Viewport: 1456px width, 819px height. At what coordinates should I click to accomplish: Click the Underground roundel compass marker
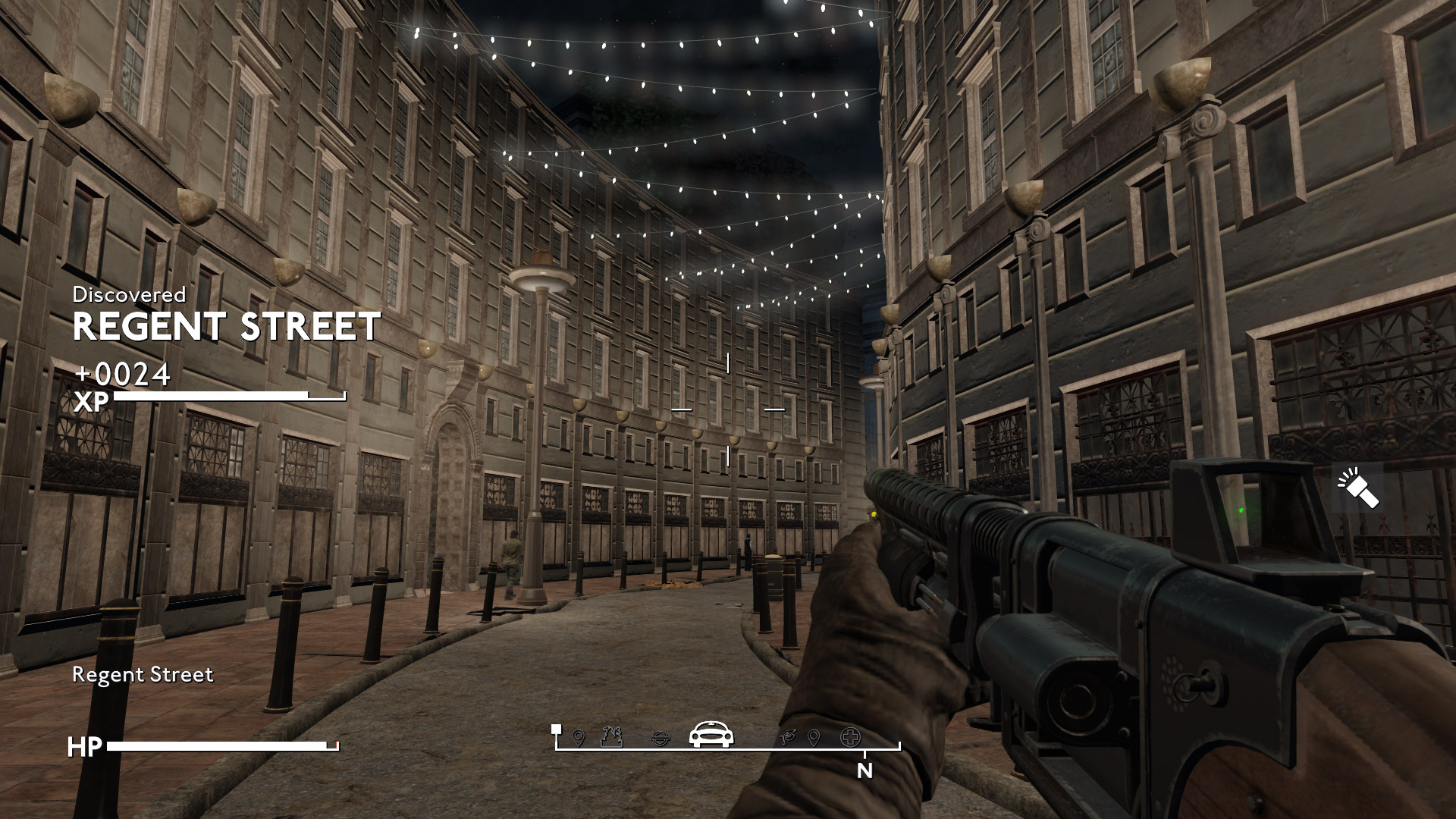click(661, 737)
